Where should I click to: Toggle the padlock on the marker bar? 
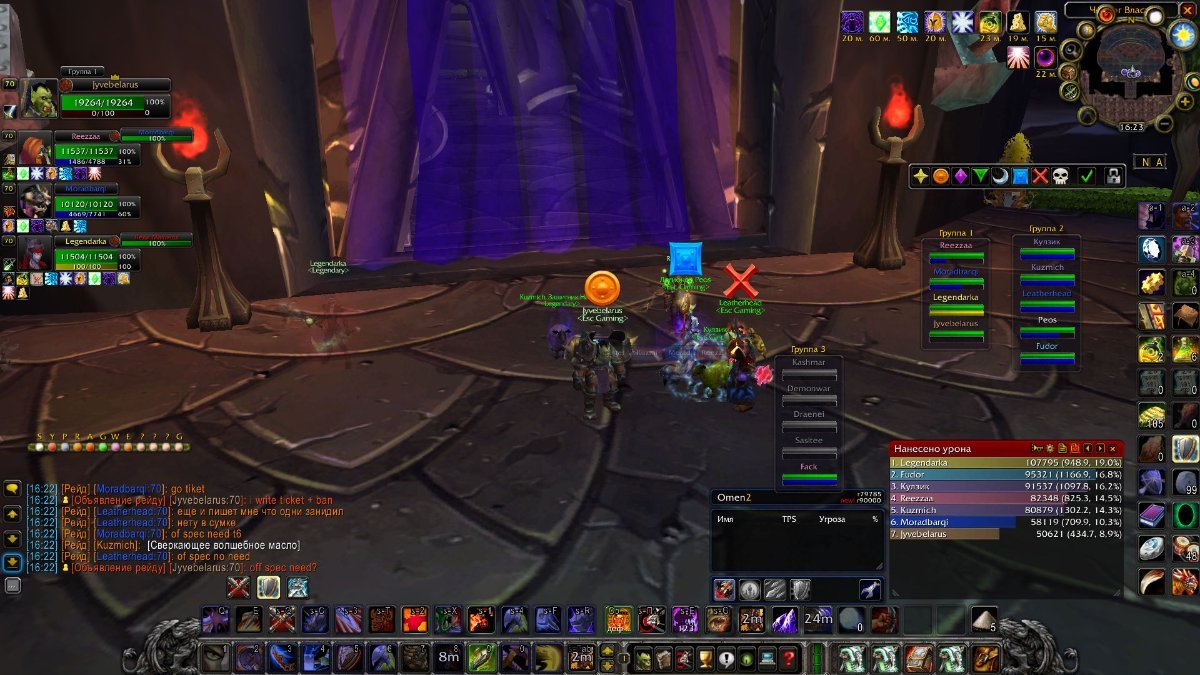click(1113, 176)
